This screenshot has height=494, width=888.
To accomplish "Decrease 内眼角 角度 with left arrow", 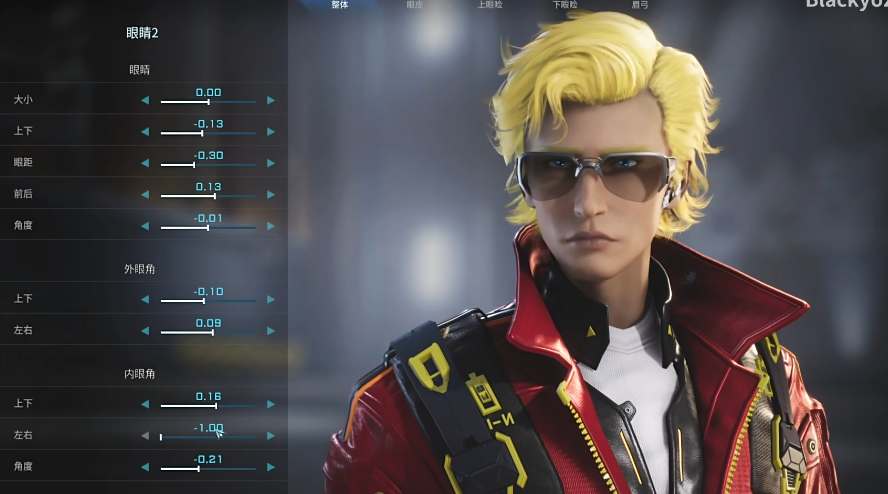I will [145, 467].
